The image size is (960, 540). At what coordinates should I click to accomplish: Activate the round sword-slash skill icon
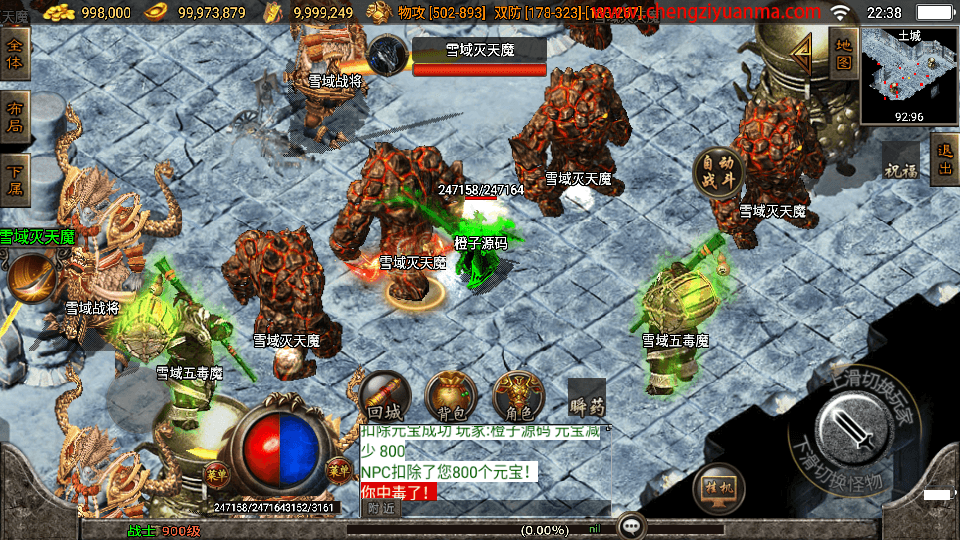pyautogui.click(x=32, y=280)
